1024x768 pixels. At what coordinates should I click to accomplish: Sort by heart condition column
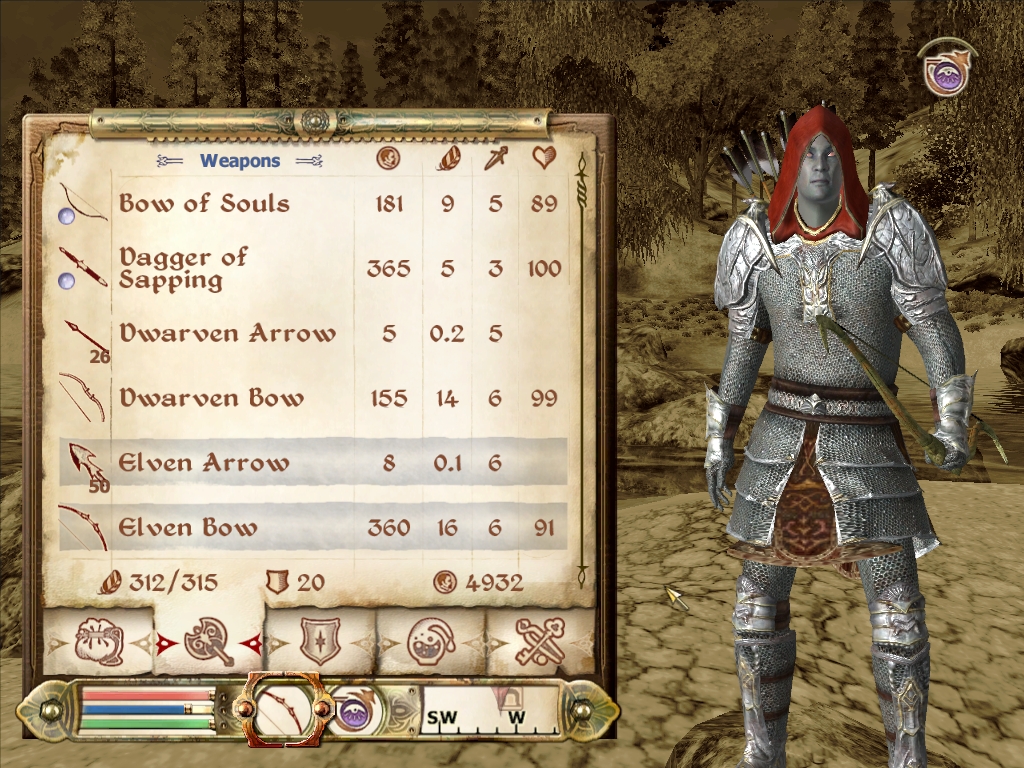tap(544, 158)
